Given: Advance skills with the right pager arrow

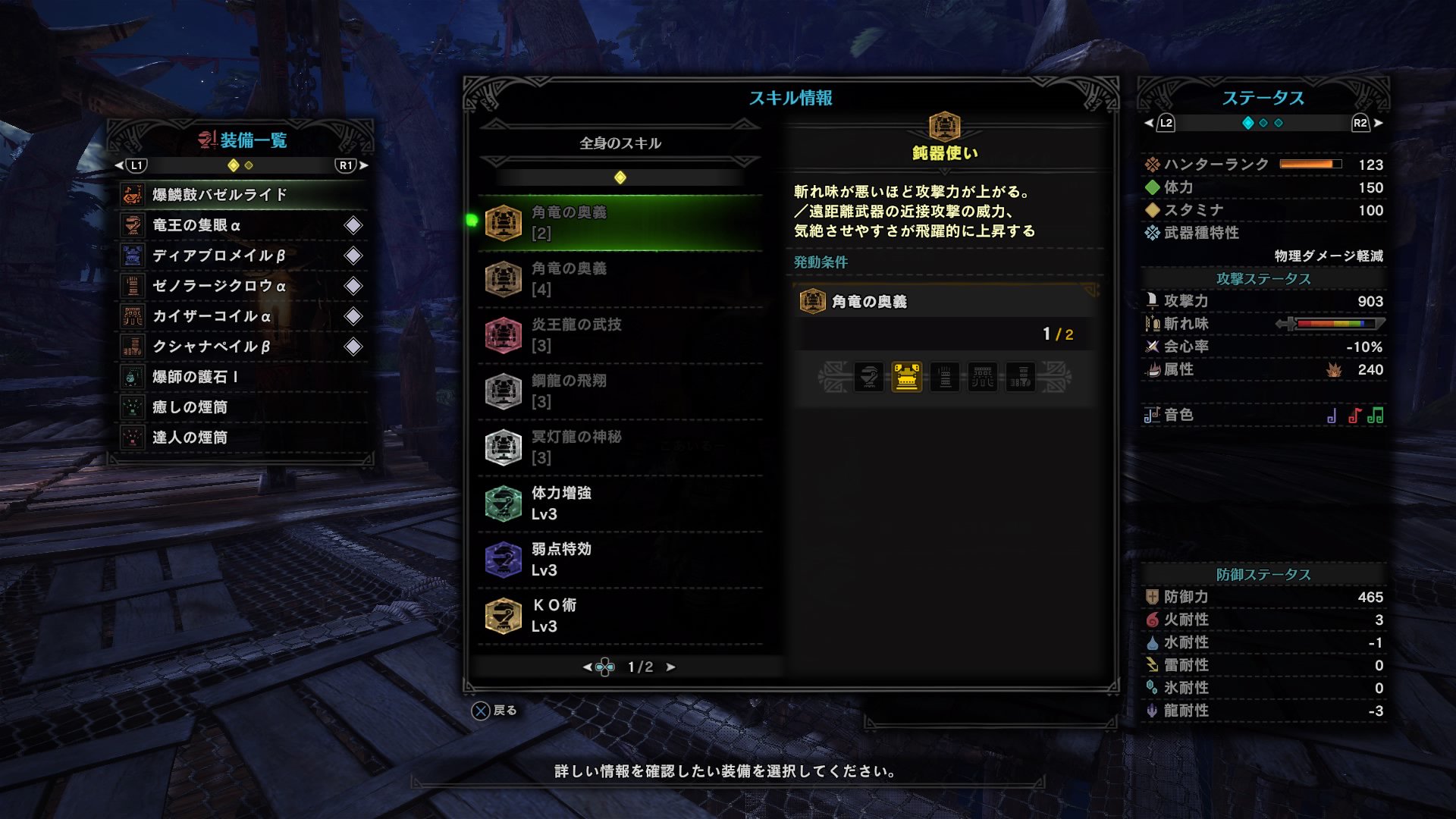Looking at the screenshot, I should pyautogui.click(x=670, y=667).
